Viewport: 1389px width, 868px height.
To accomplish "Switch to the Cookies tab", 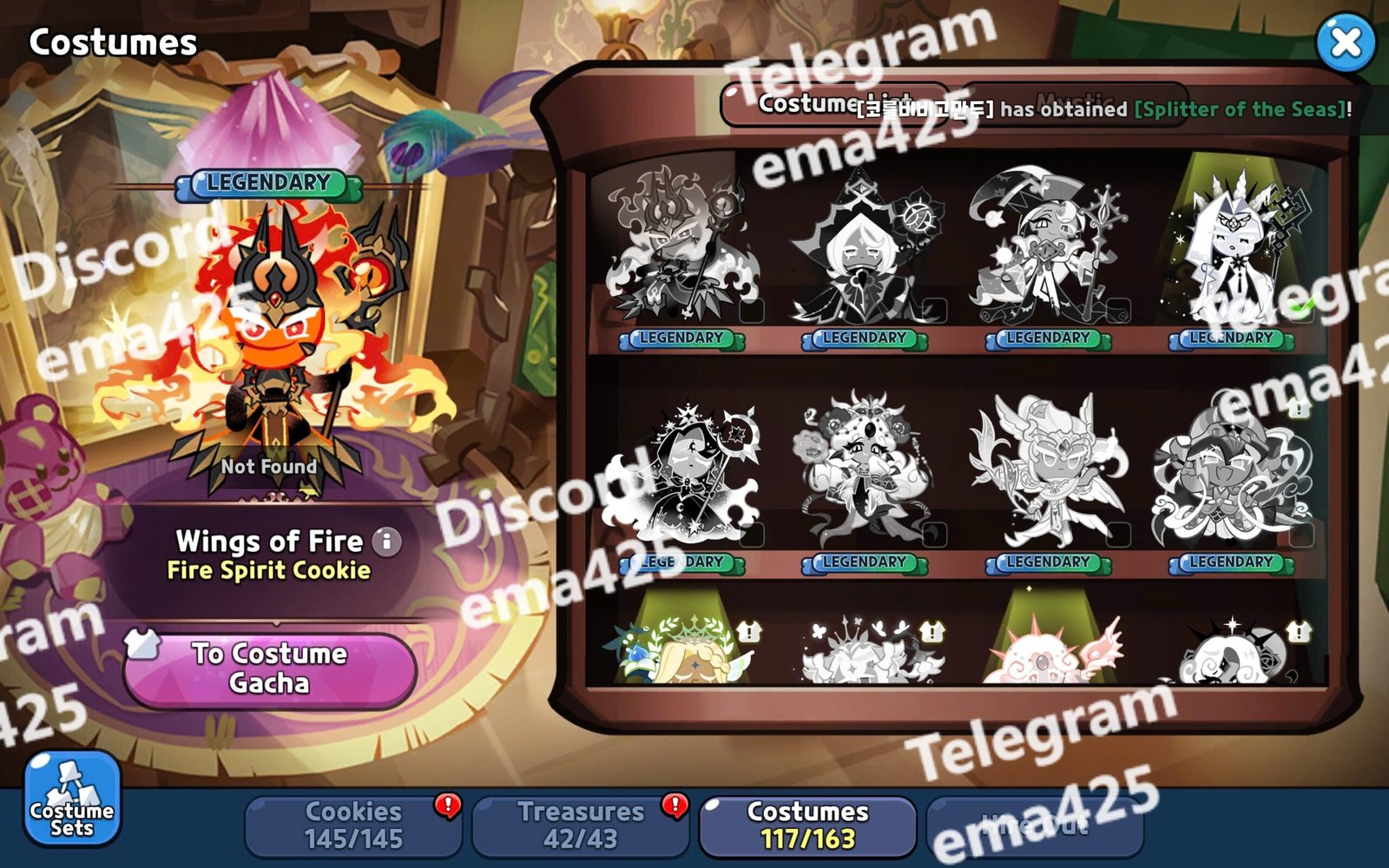I will pyautogui.click(x=353, y=825).
